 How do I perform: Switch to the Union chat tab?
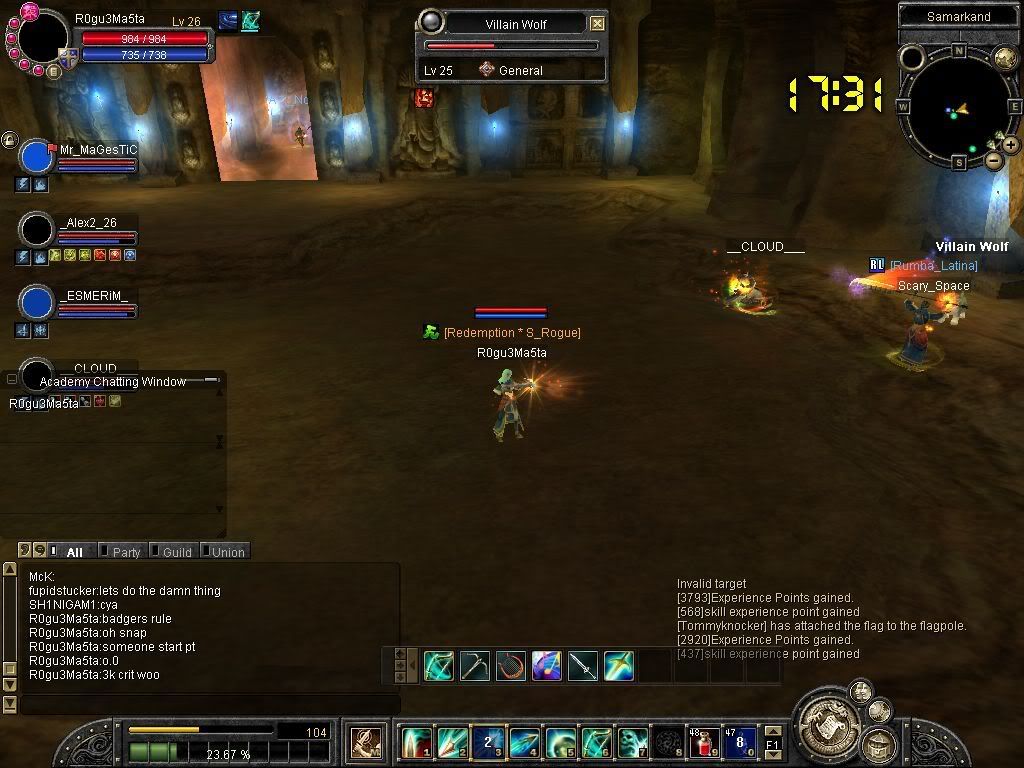227,551
